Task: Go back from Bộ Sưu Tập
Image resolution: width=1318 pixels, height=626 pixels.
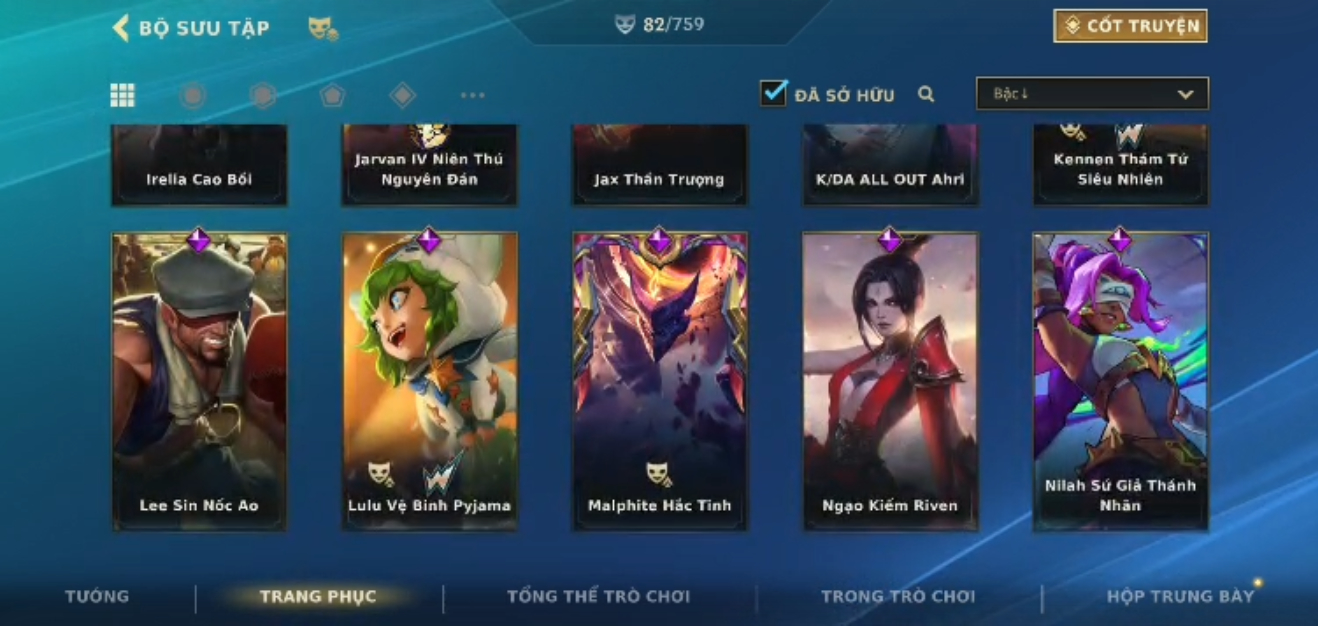Action: tap(122, 28)
